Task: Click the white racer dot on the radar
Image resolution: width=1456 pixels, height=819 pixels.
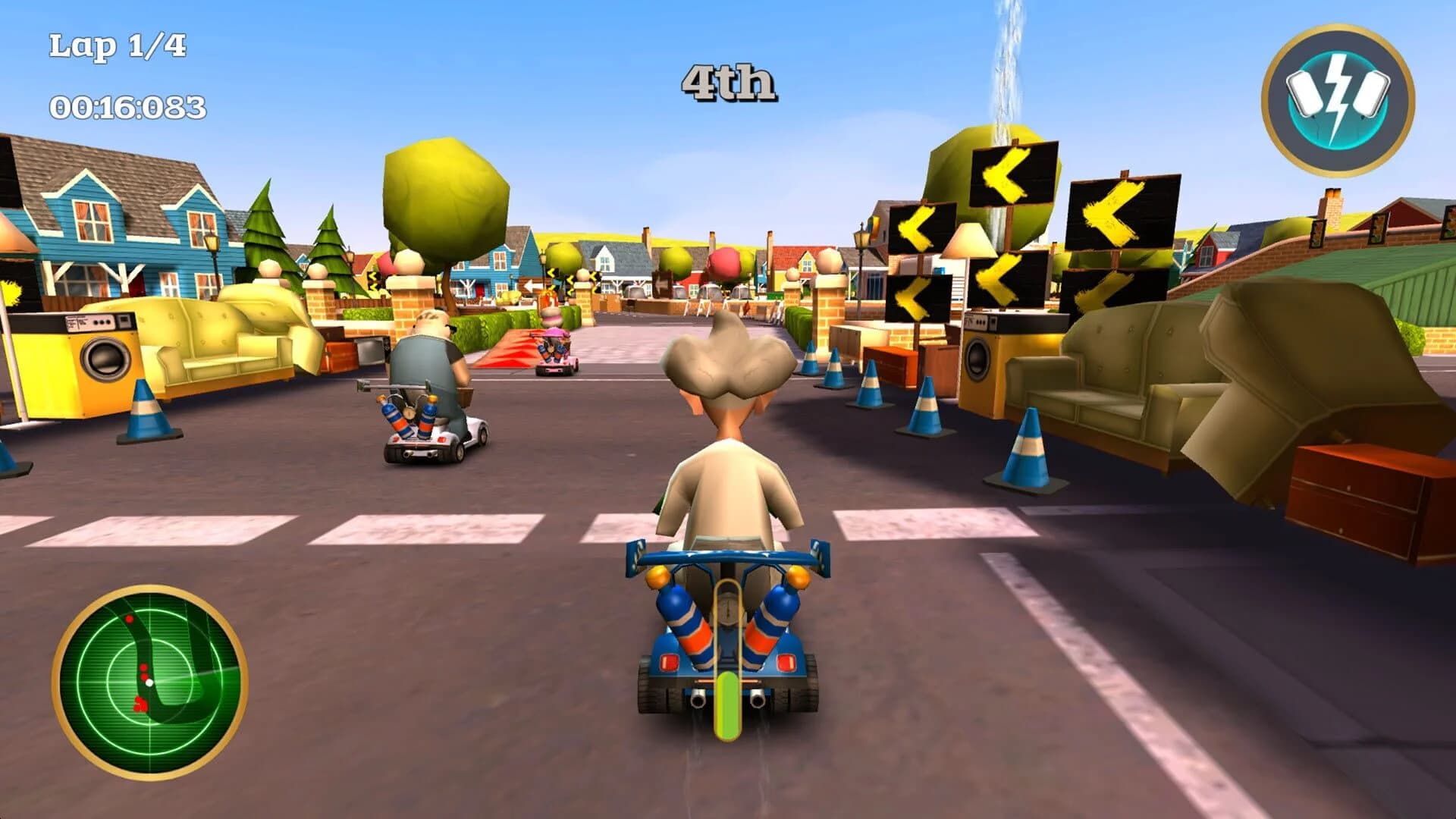Action: (x=149, y=682)
